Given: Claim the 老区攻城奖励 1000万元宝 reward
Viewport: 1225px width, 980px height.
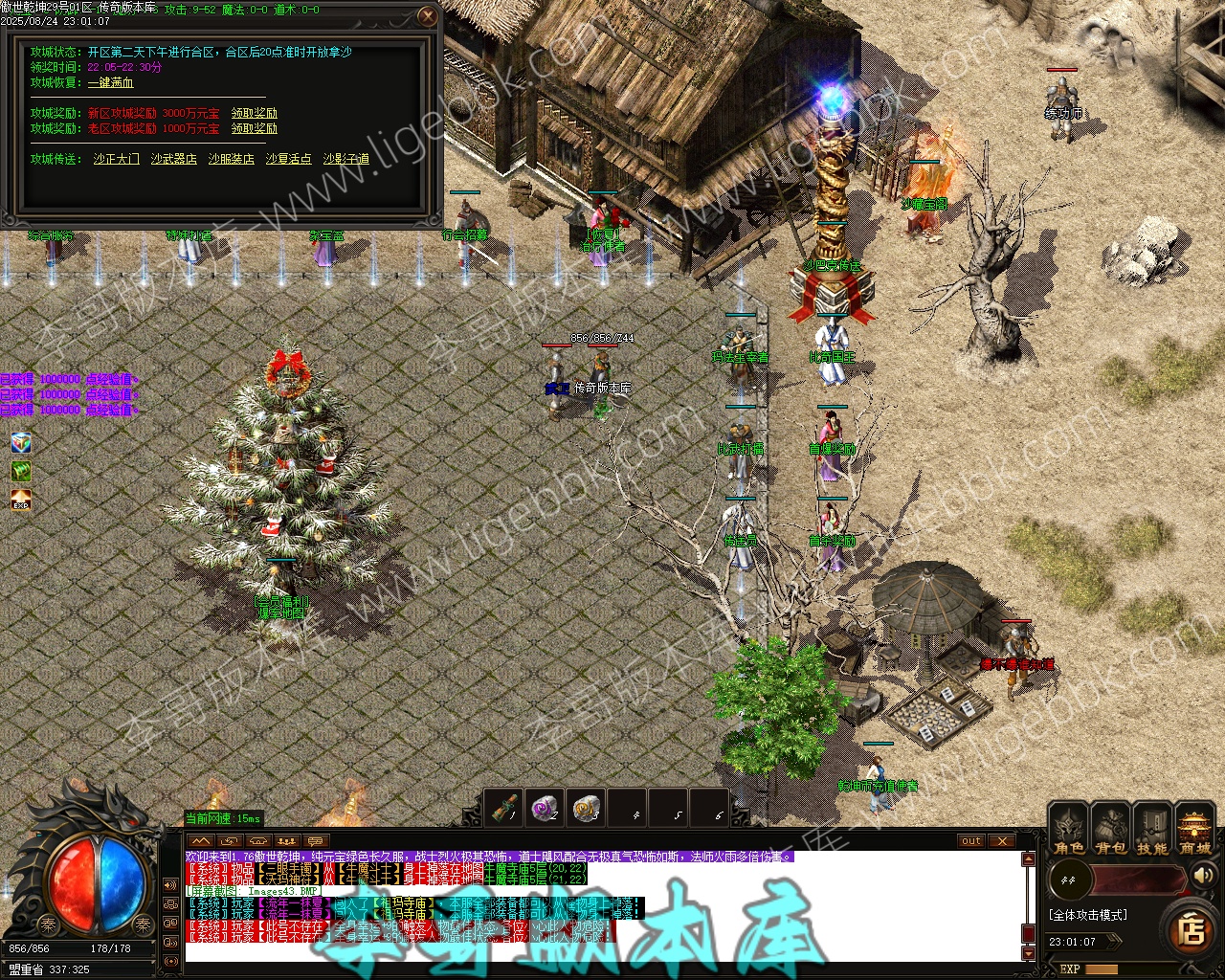Looking at the screenshot, I should point(255,128).
